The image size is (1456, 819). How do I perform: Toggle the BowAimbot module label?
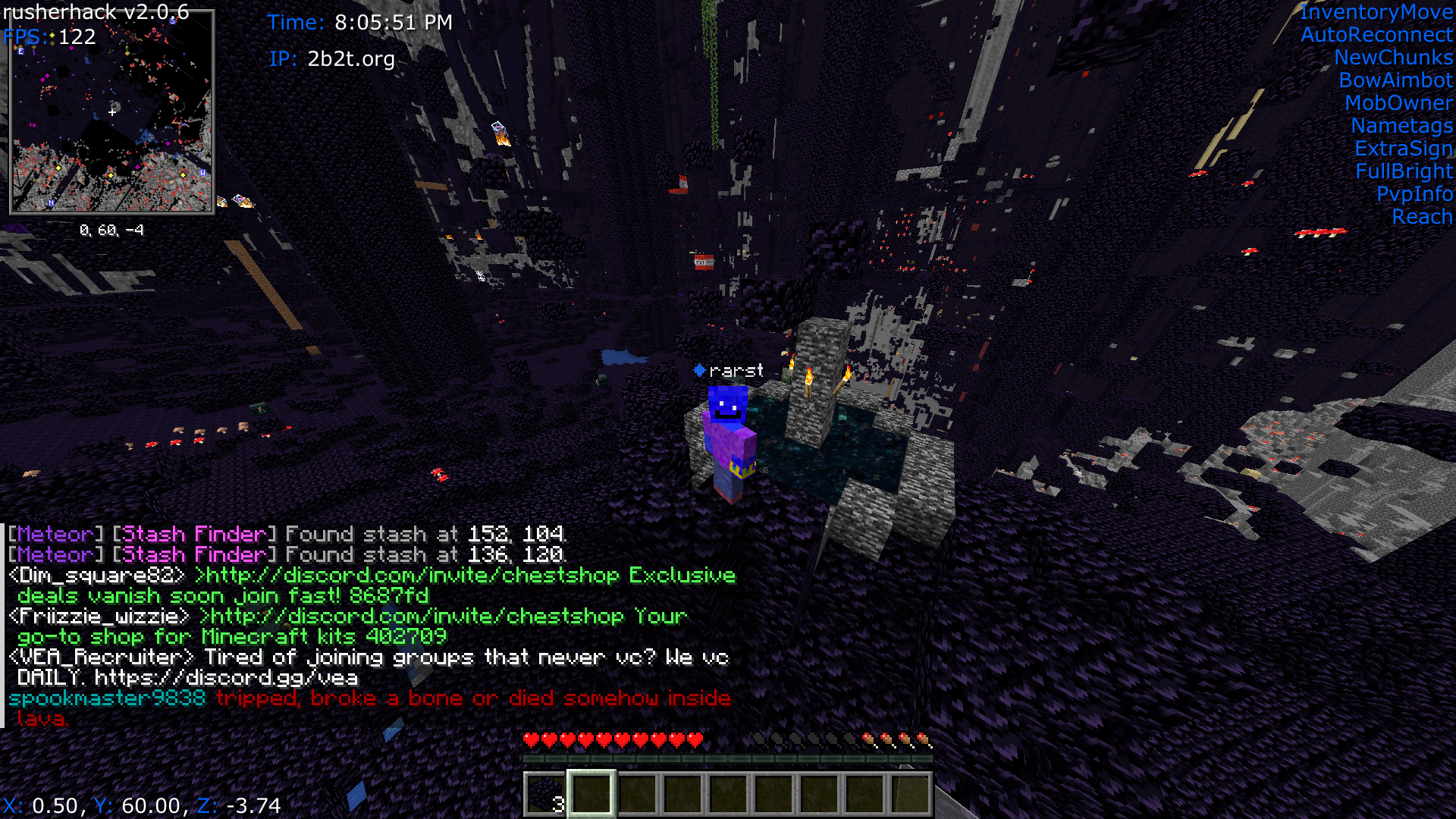pyautogui.click(x=1395, y=80)
